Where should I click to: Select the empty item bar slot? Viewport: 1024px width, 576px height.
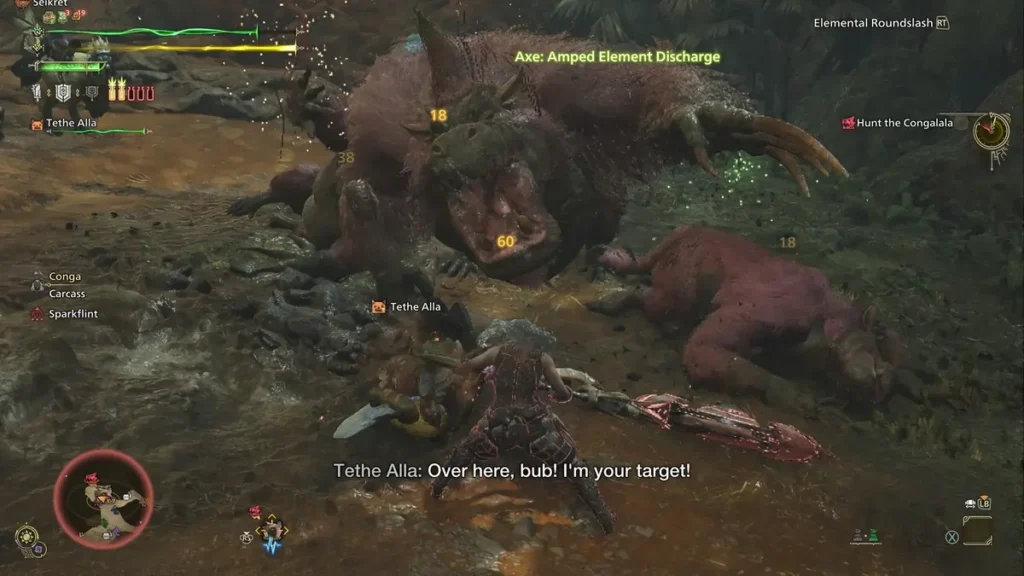click(977, 530)
